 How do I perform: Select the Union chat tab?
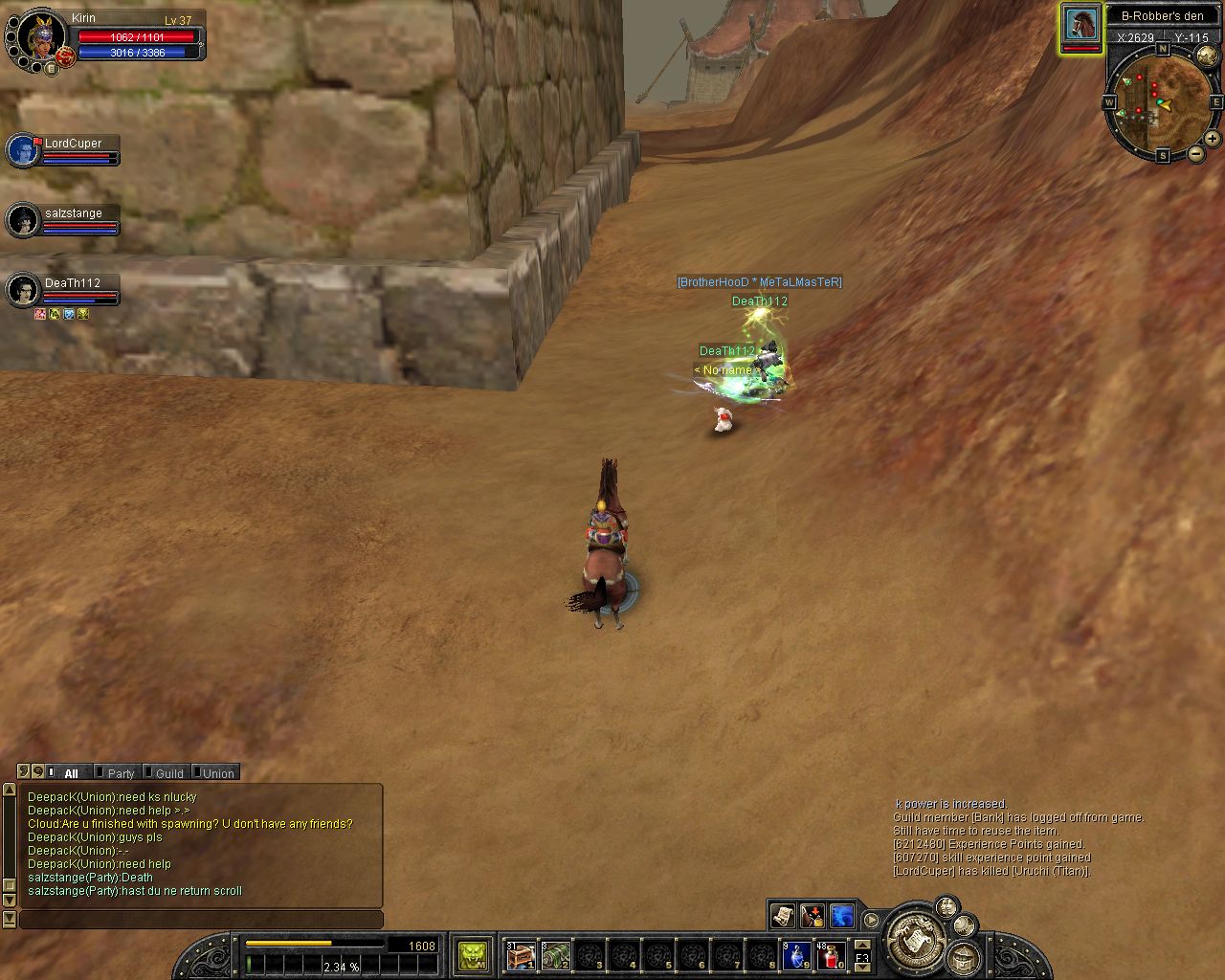tap(217, 773)
